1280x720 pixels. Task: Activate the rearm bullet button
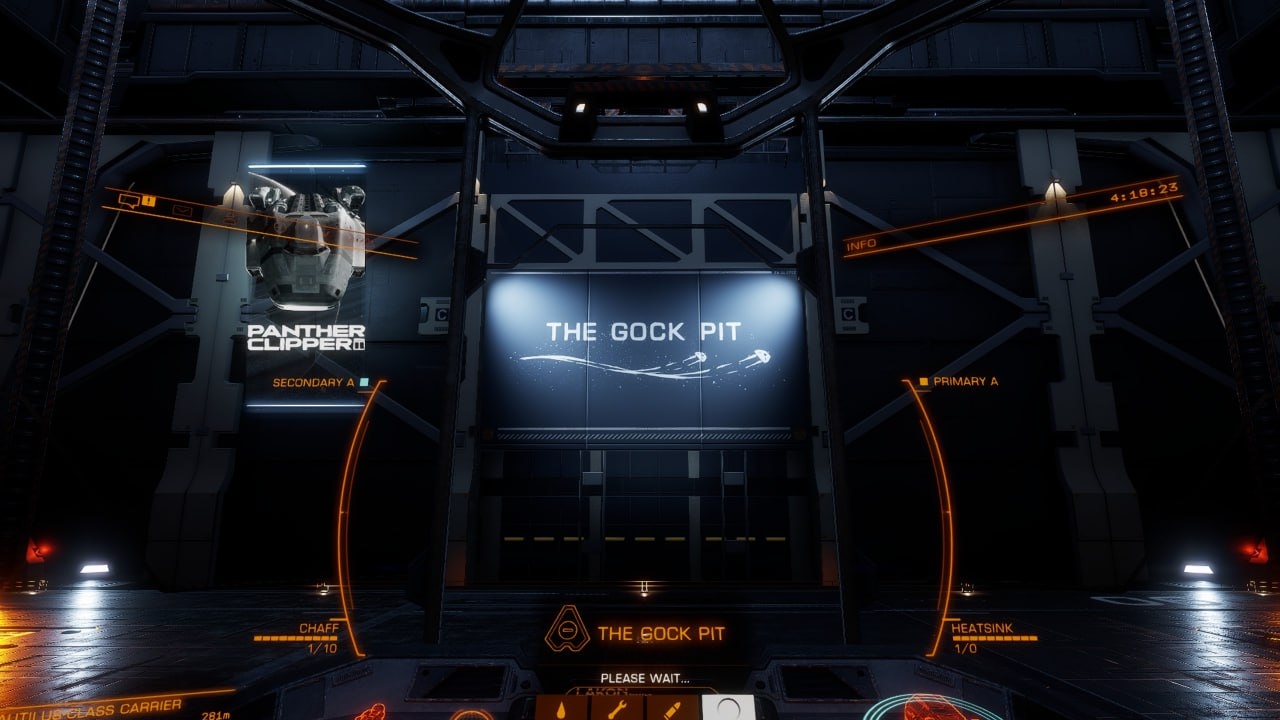pos(672,708)
